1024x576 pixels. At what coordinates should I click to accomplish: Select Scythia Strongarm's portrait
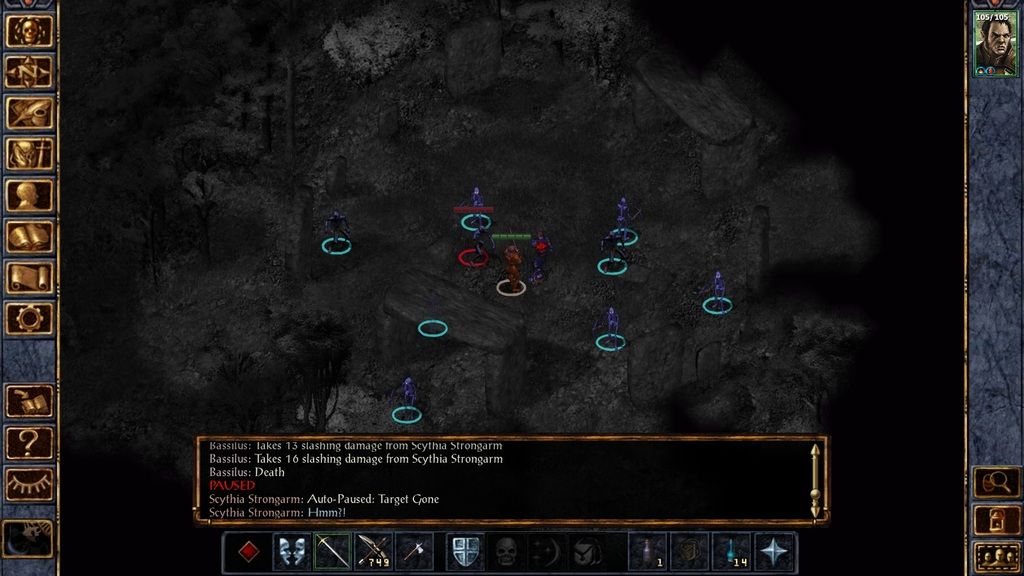[995, 42]
